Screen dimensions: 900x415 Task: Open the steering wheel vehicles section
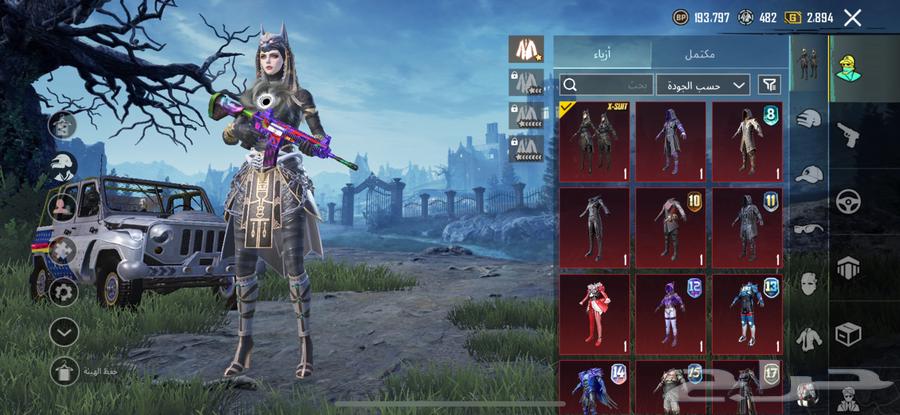[x=848, y=200]
